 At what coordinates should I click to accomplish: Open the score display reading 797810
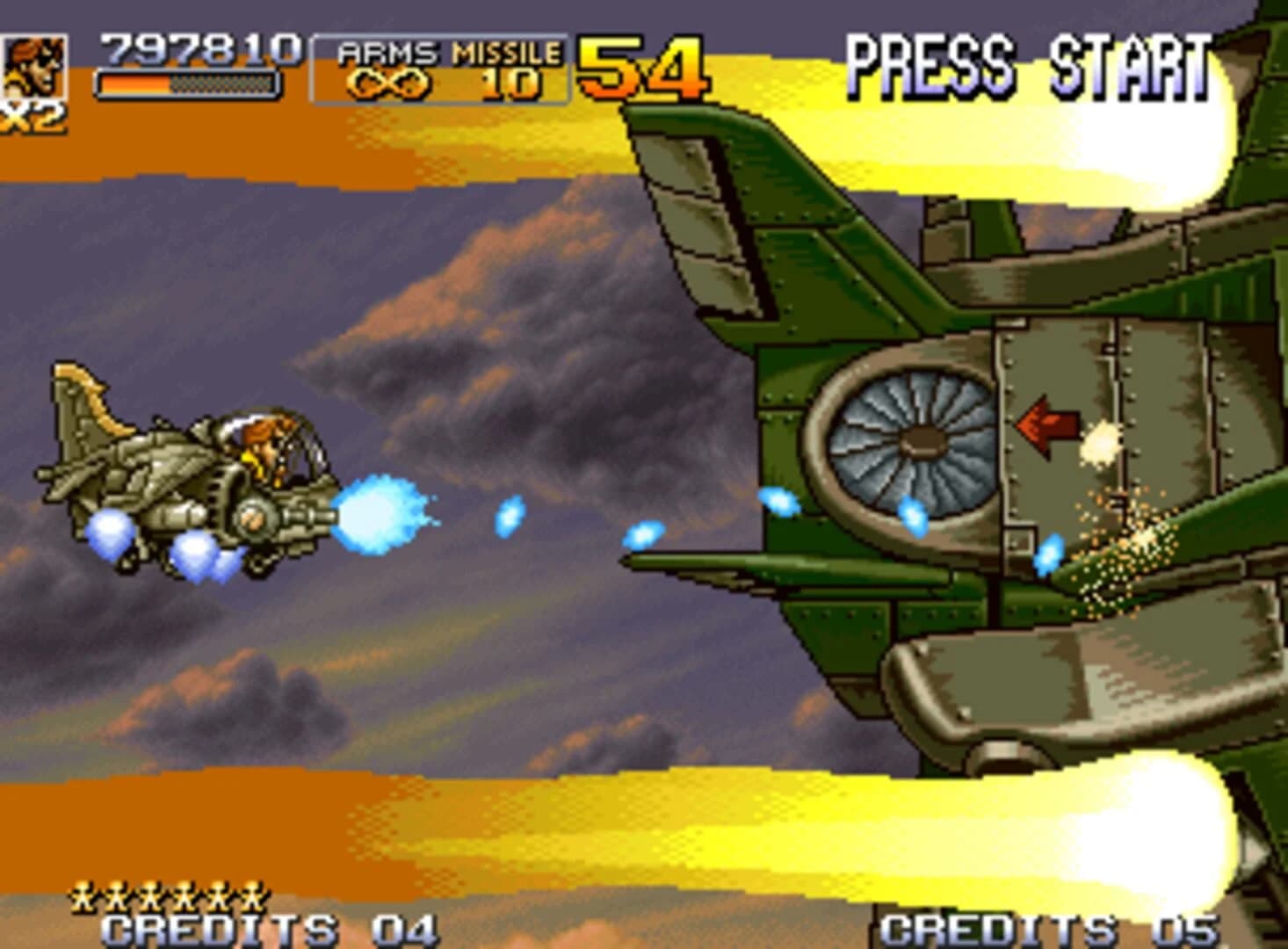[198, 48]
